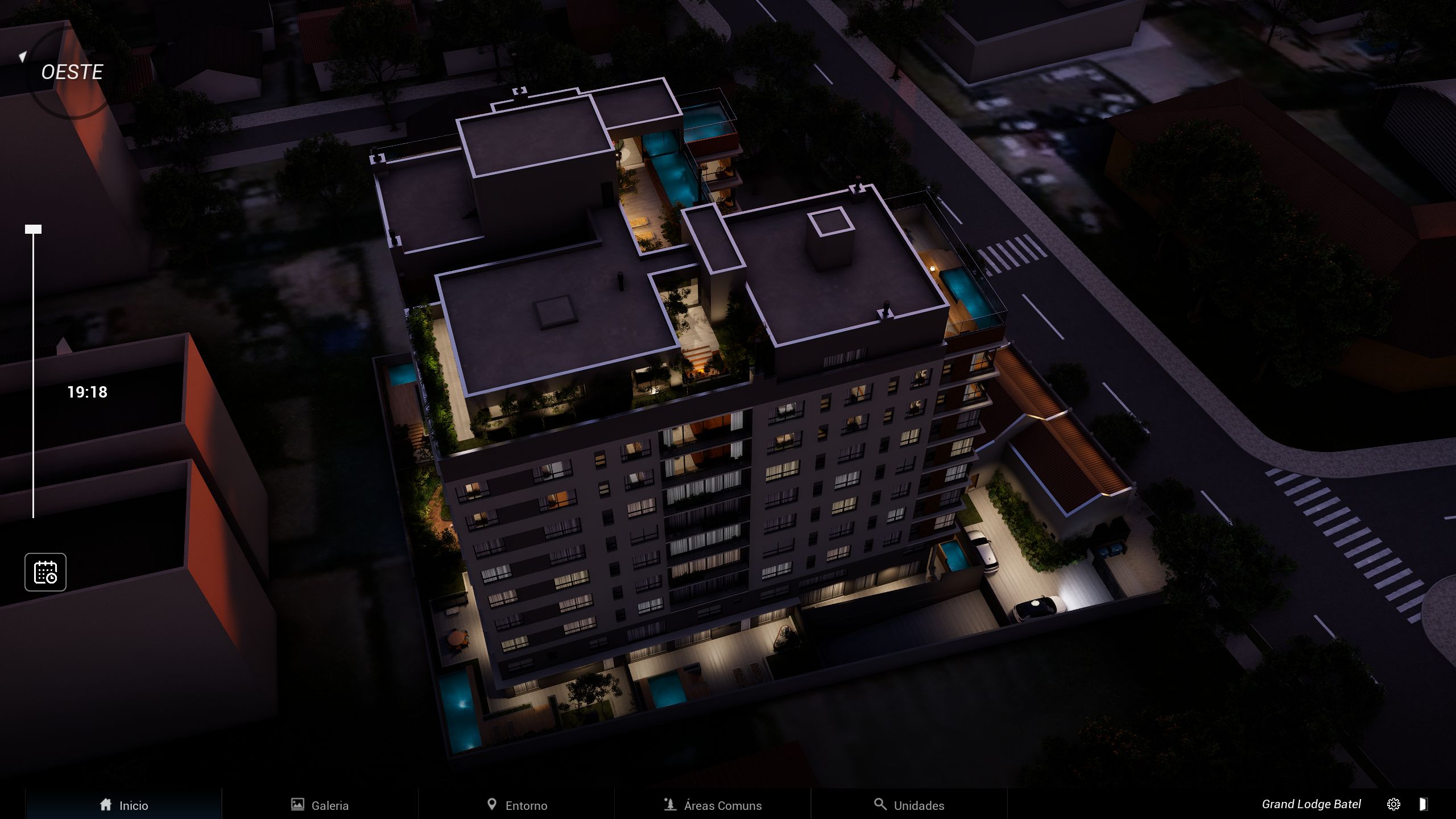
Task: Open the settings gear icon
Action: [1393, 804]
